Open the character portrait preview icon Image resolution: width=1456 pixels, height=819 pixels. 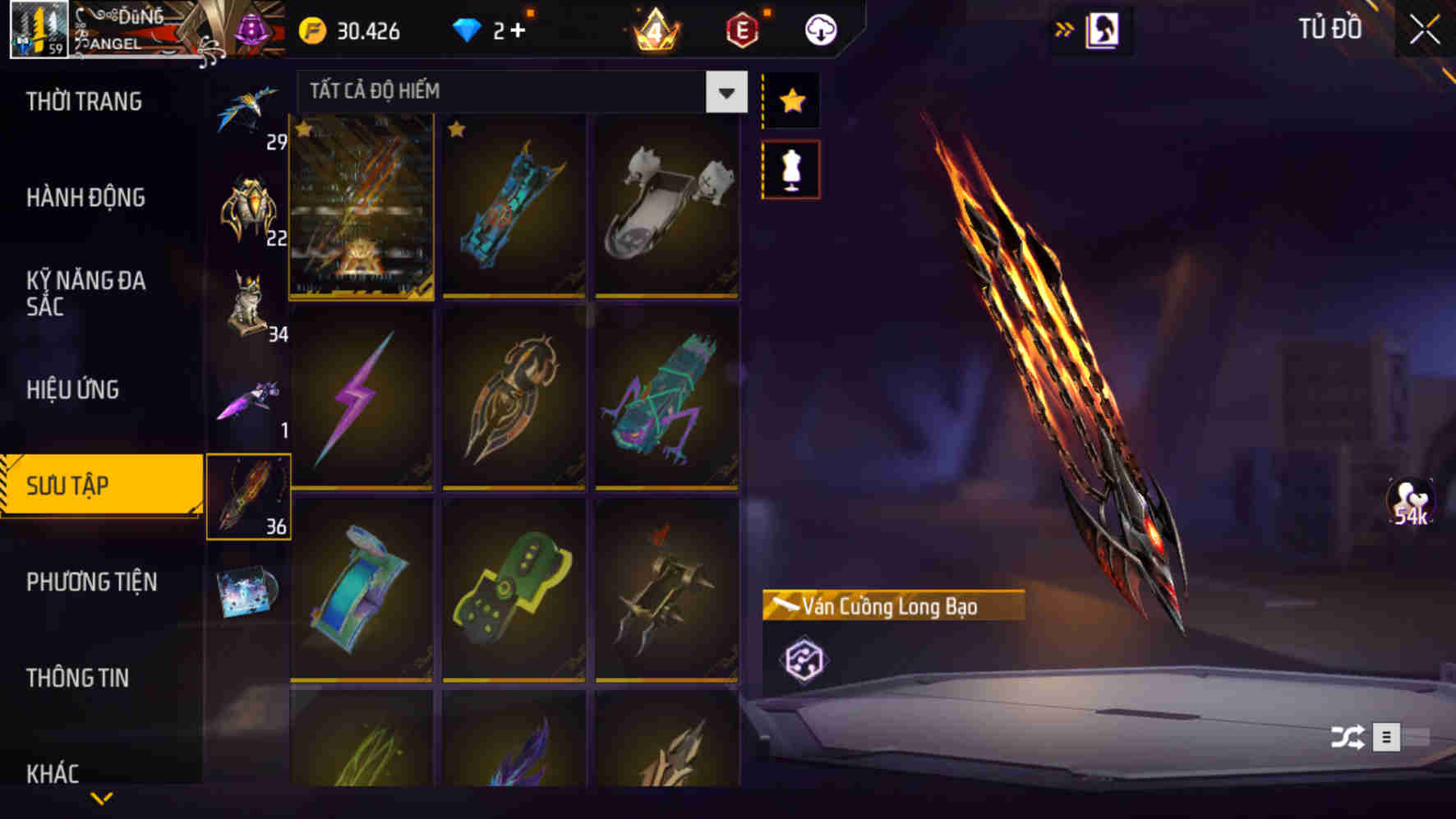(1104, 28)
